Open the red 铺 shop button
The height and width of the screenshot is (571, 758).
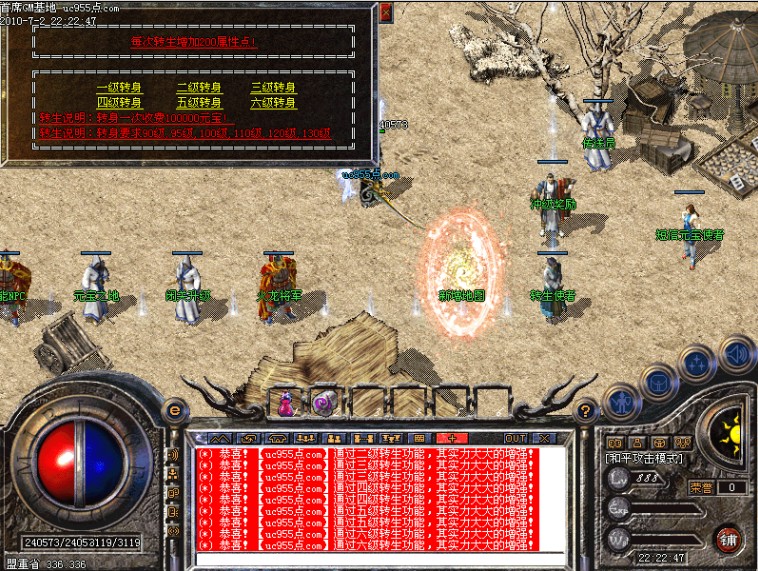click(x=728, y=540)
